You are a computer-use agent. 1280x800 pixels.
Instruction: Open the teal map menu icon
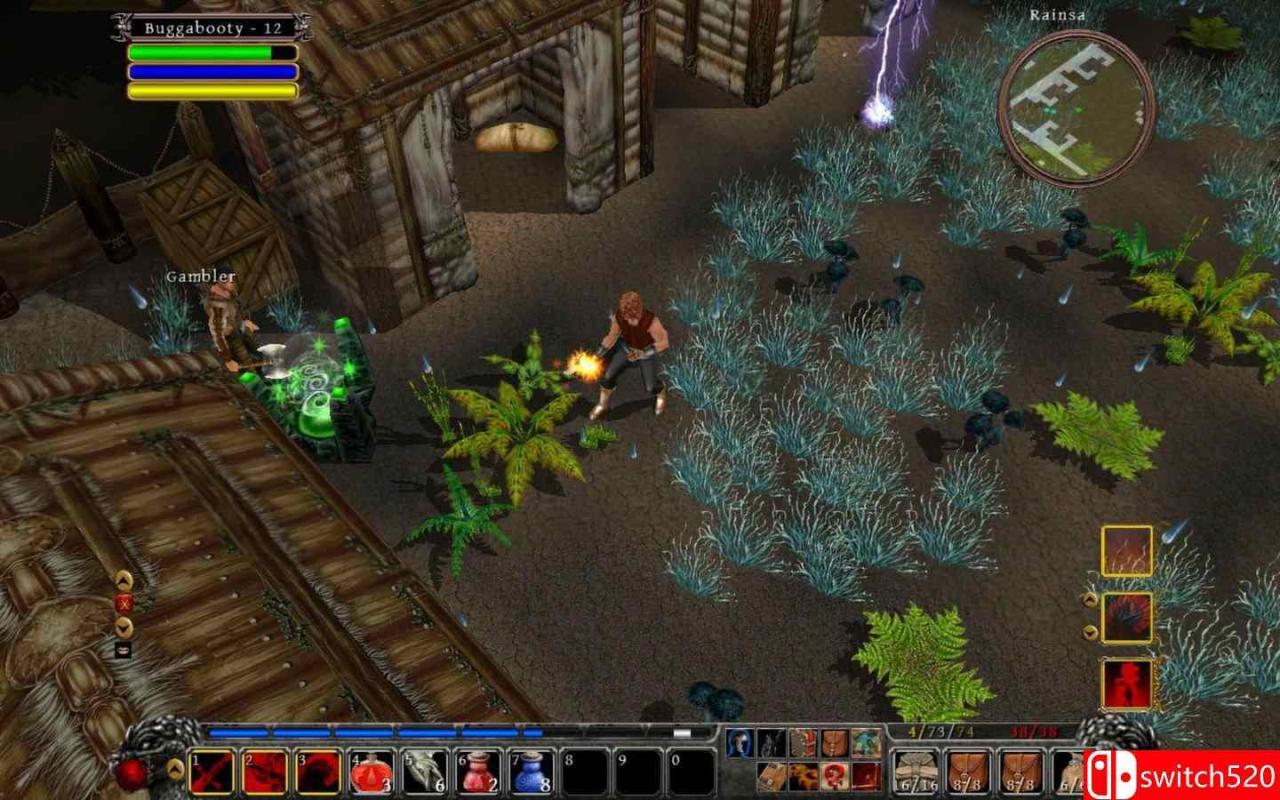[x=866, y=743]
